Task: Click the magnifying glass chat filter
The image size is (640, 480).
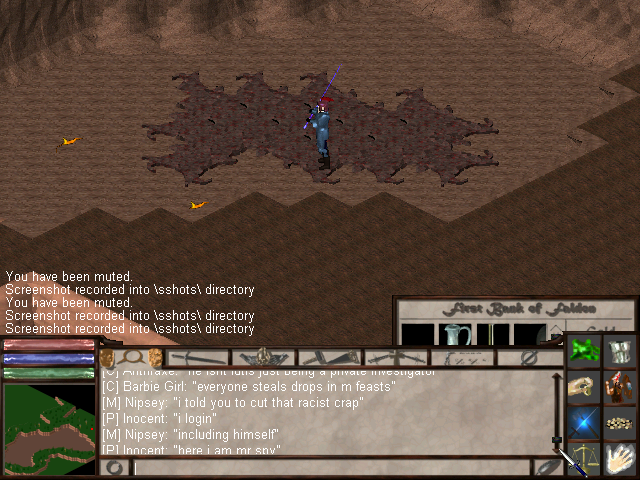Action: [x=131, y=357]
